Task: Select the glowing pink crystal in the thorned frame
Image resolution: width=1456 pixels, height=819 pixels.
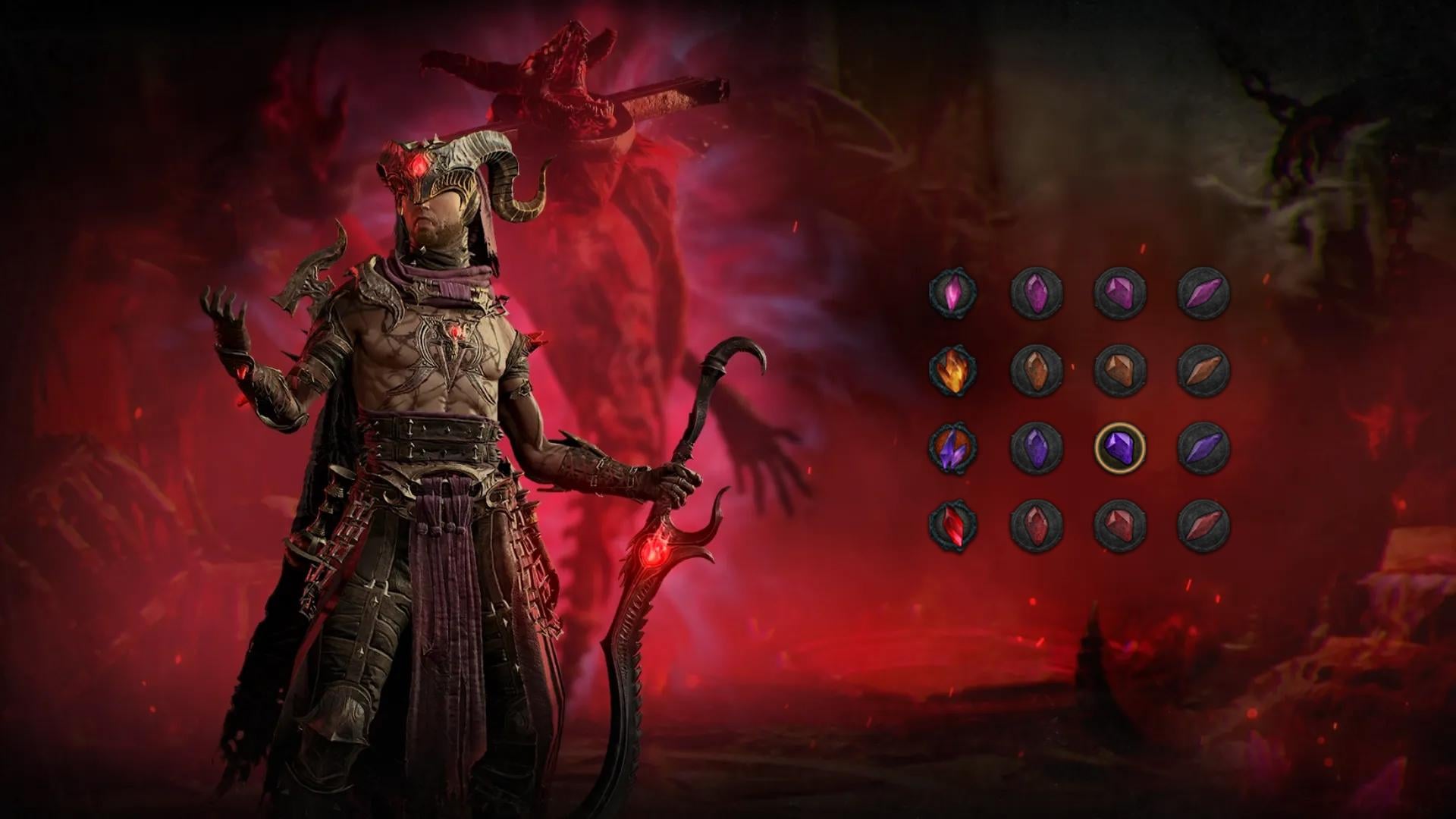Action: point(953,293)
